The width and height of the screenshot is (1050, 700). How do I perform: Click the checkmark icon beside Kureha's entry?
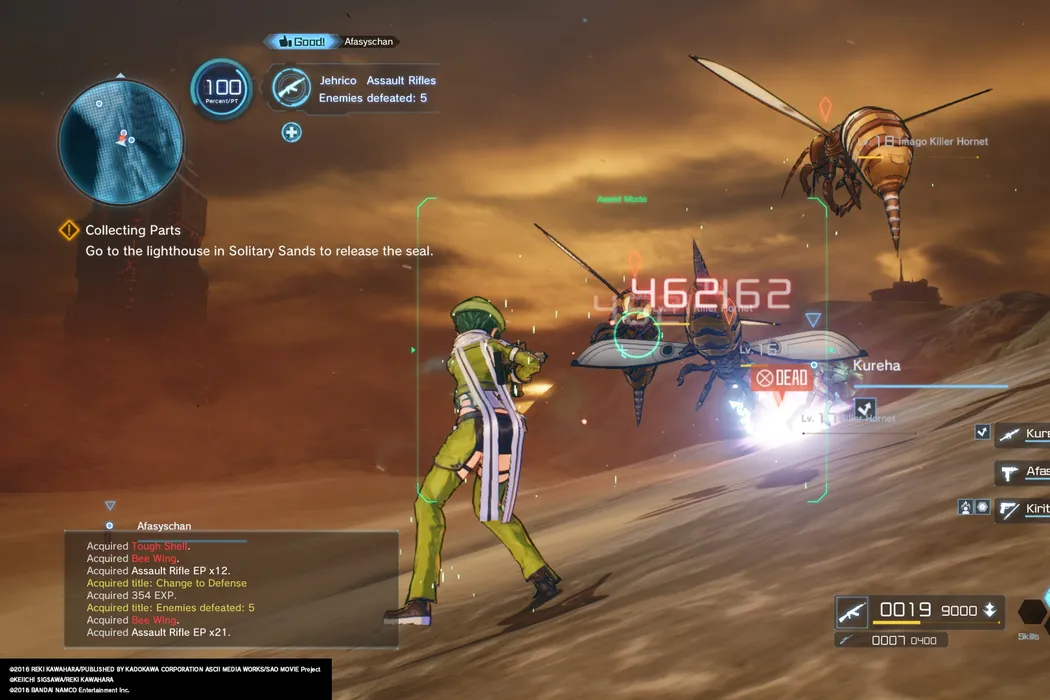(x=982, y=432)
